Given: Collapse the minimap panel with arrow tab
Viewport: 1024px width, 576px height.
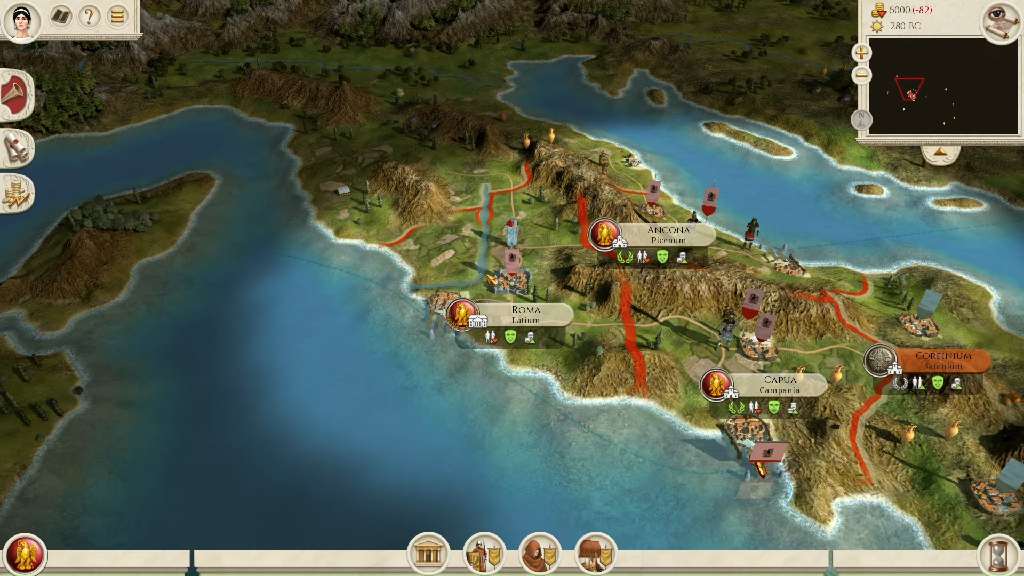Looking at the screenshot, I should (x=940, y=154).
